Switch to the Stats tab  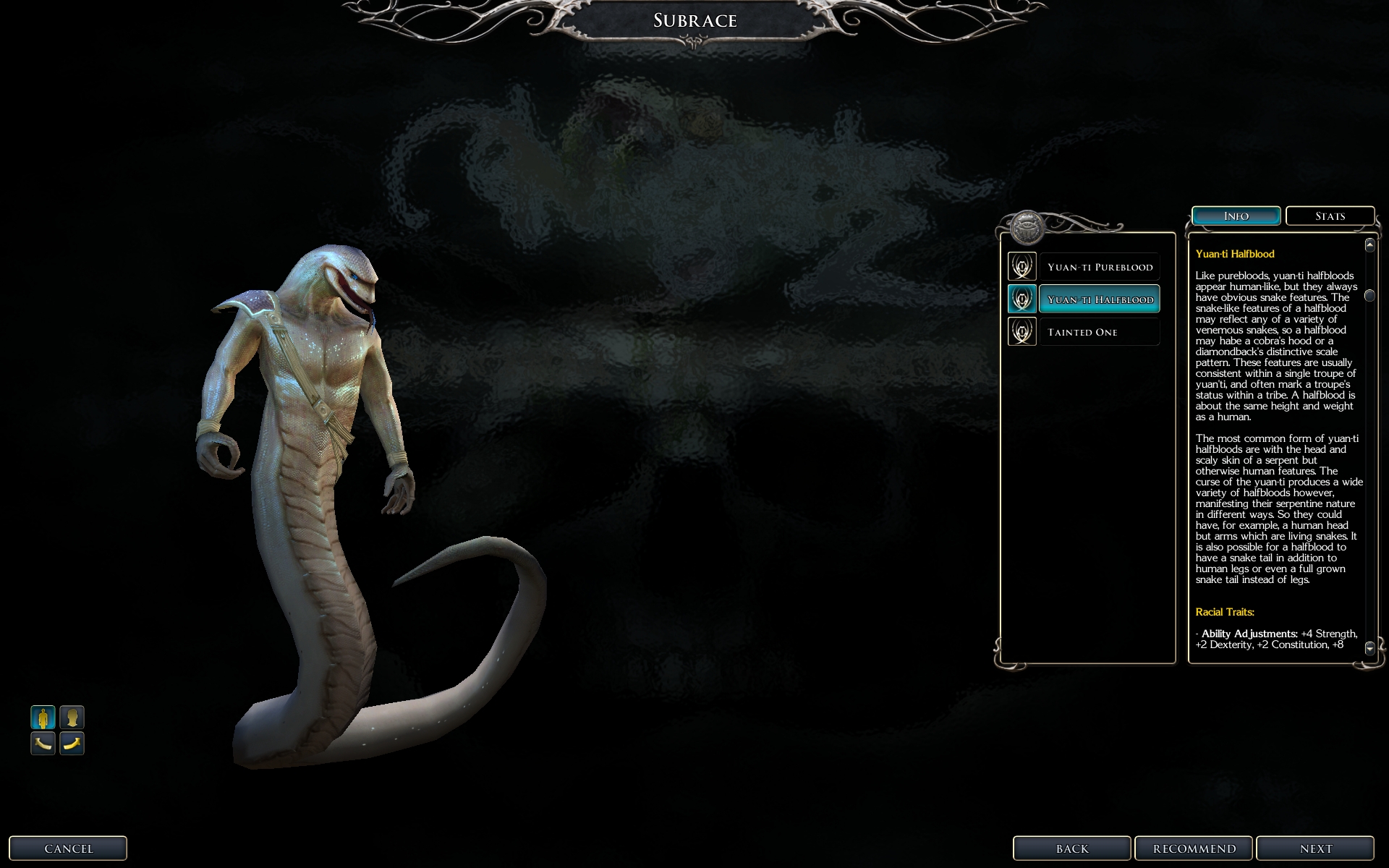click(x=1330, y=216)
